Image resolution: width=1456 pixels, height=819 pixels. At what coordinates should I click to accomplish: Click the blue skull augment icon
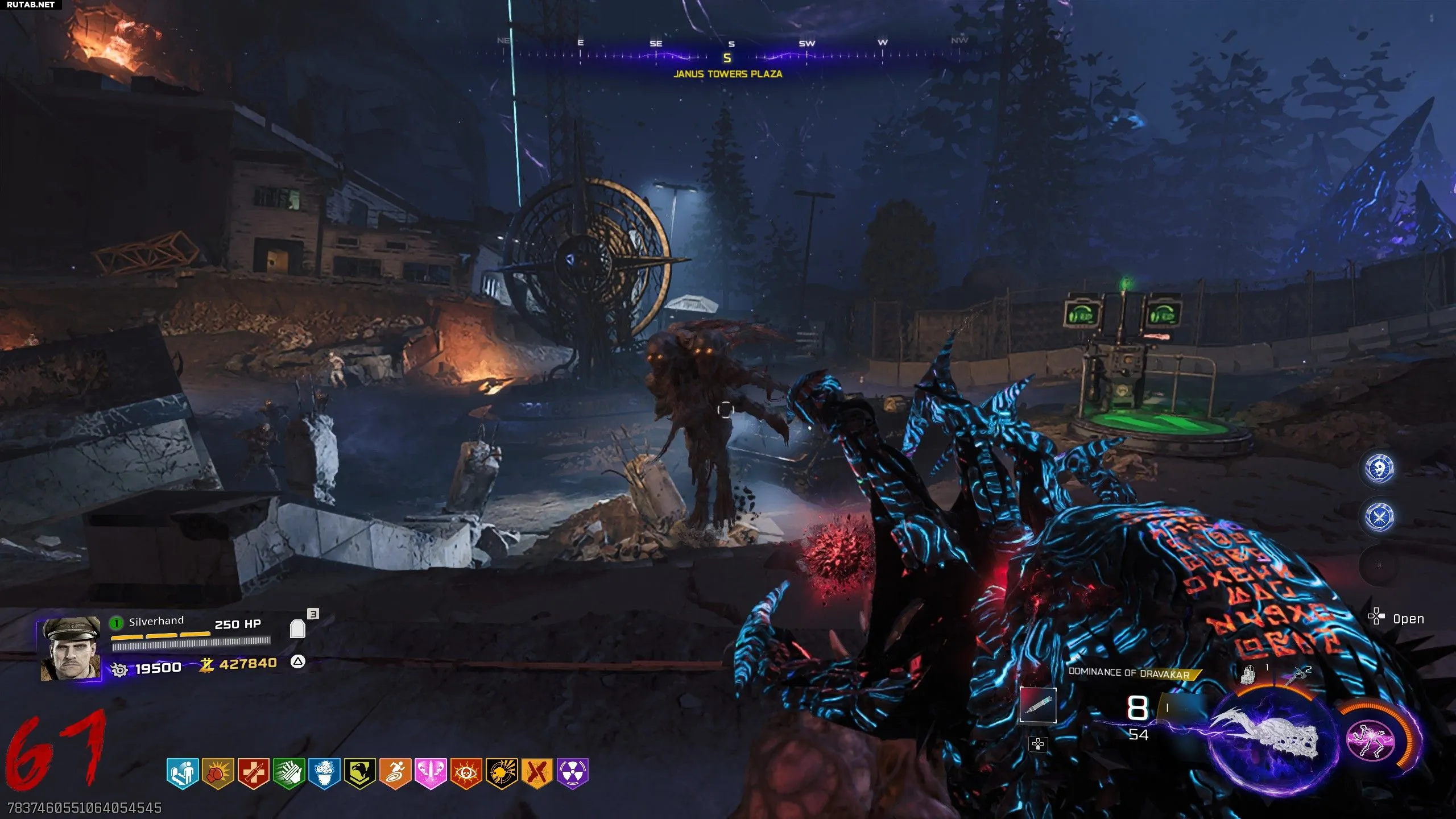1379,468
